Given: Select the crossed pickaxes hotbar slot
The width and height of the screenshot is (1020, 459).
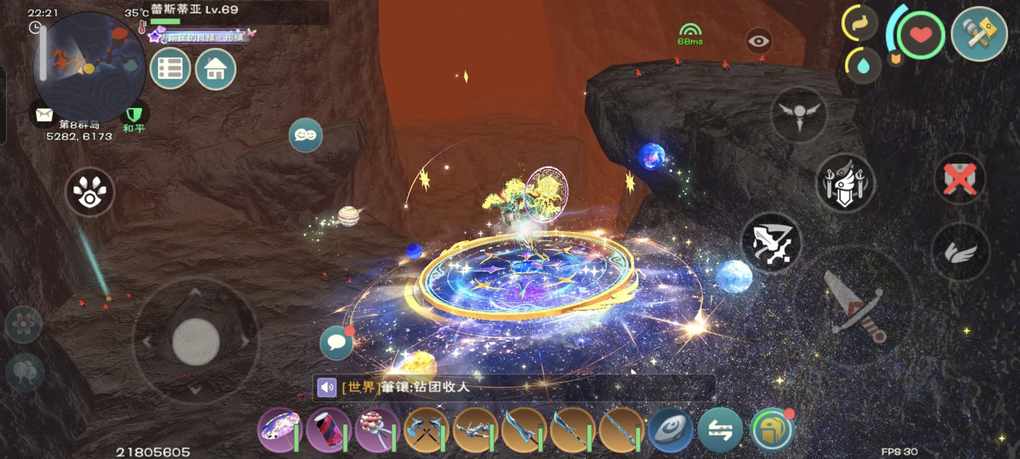Looking at the screenshot, I should (x=425, y=430).
